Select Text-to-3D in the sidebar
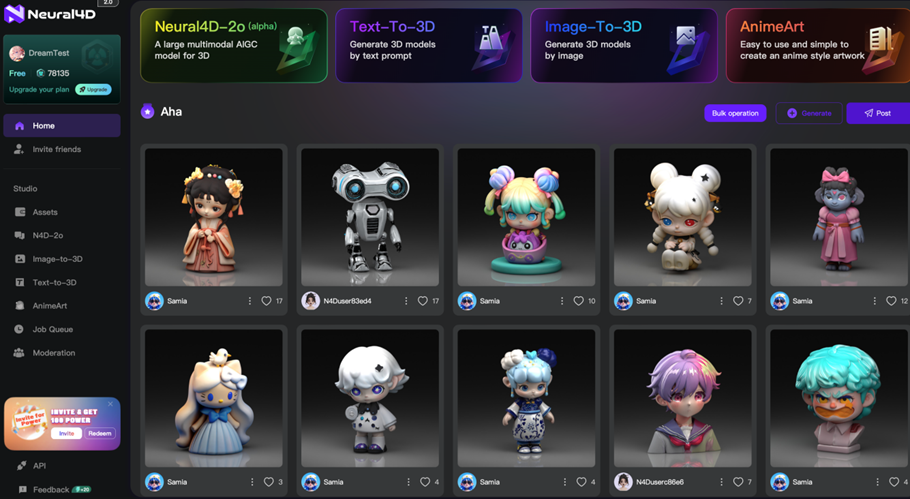This screenshot has width=910, height=499. [x=54, y=282]
